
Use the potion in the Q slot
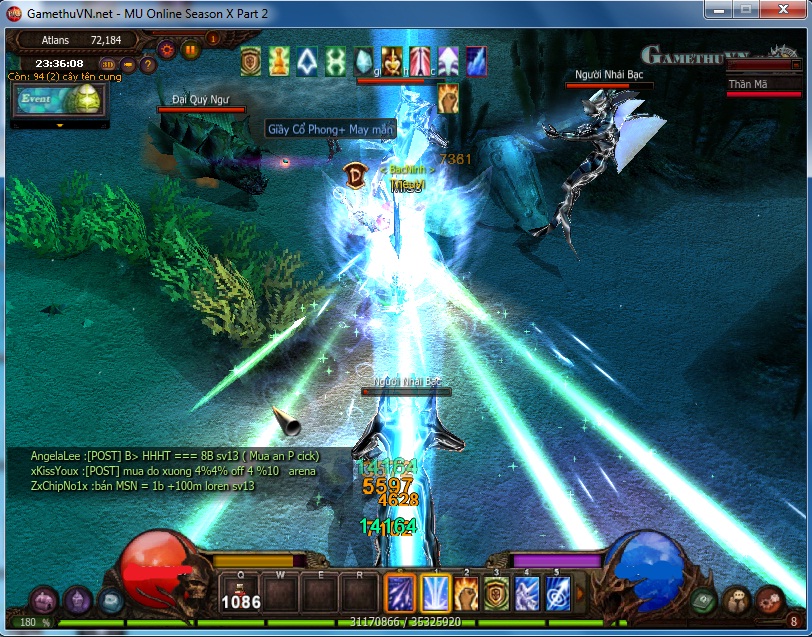pos(241,592)
